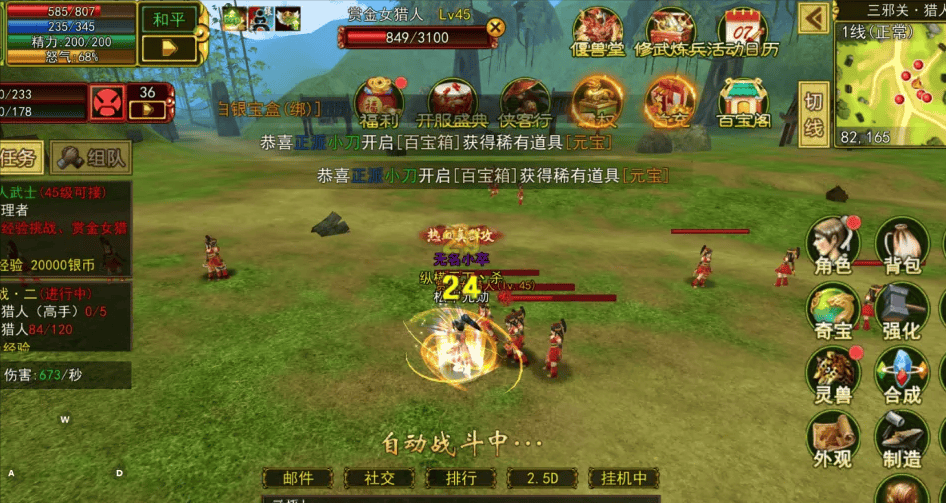Toggle the 和平 combat mode button
This screenshot has width=946, height=503.
[169, 20]
